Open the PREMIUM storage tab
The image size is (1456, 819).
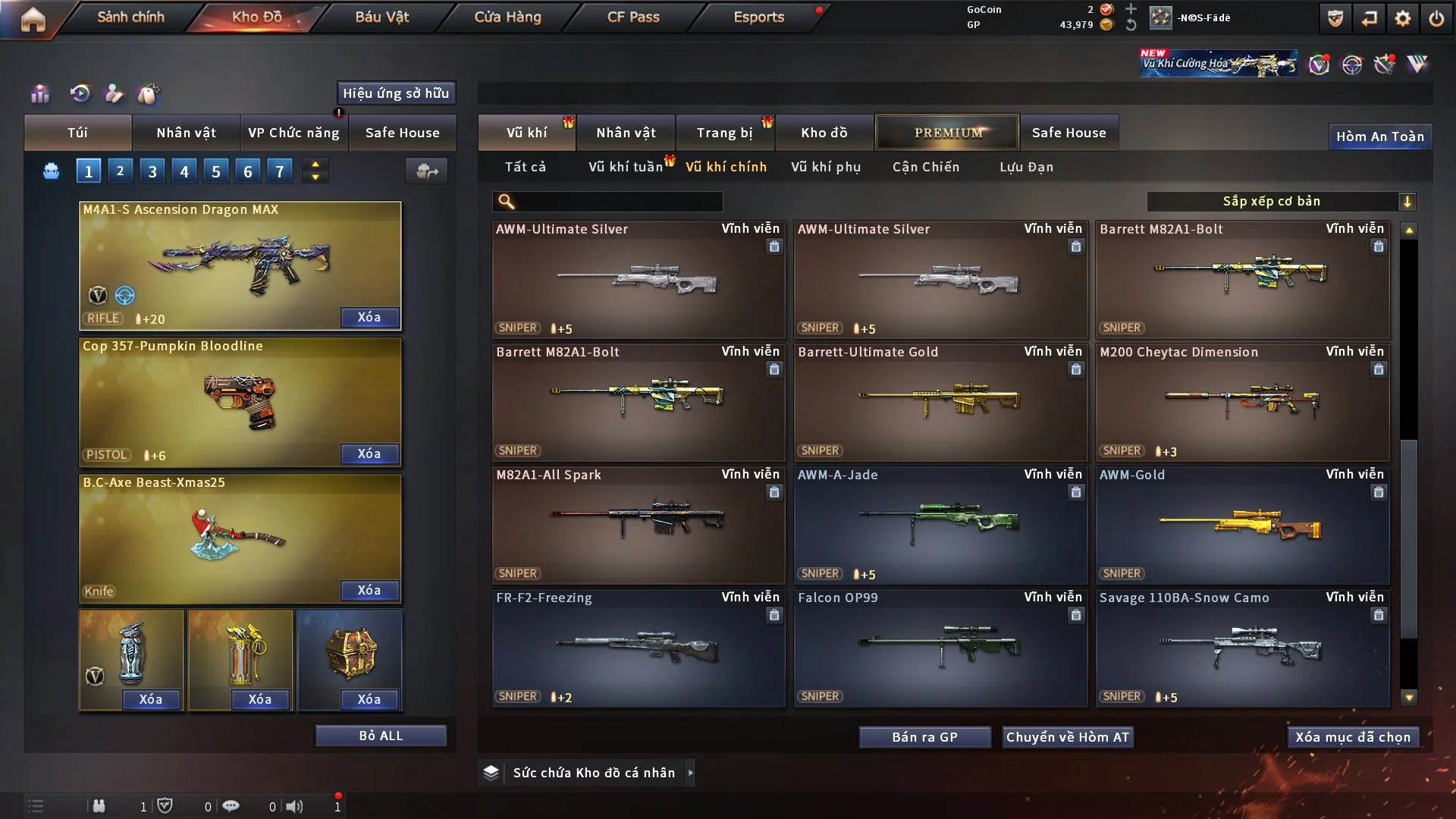pos(948,133)
